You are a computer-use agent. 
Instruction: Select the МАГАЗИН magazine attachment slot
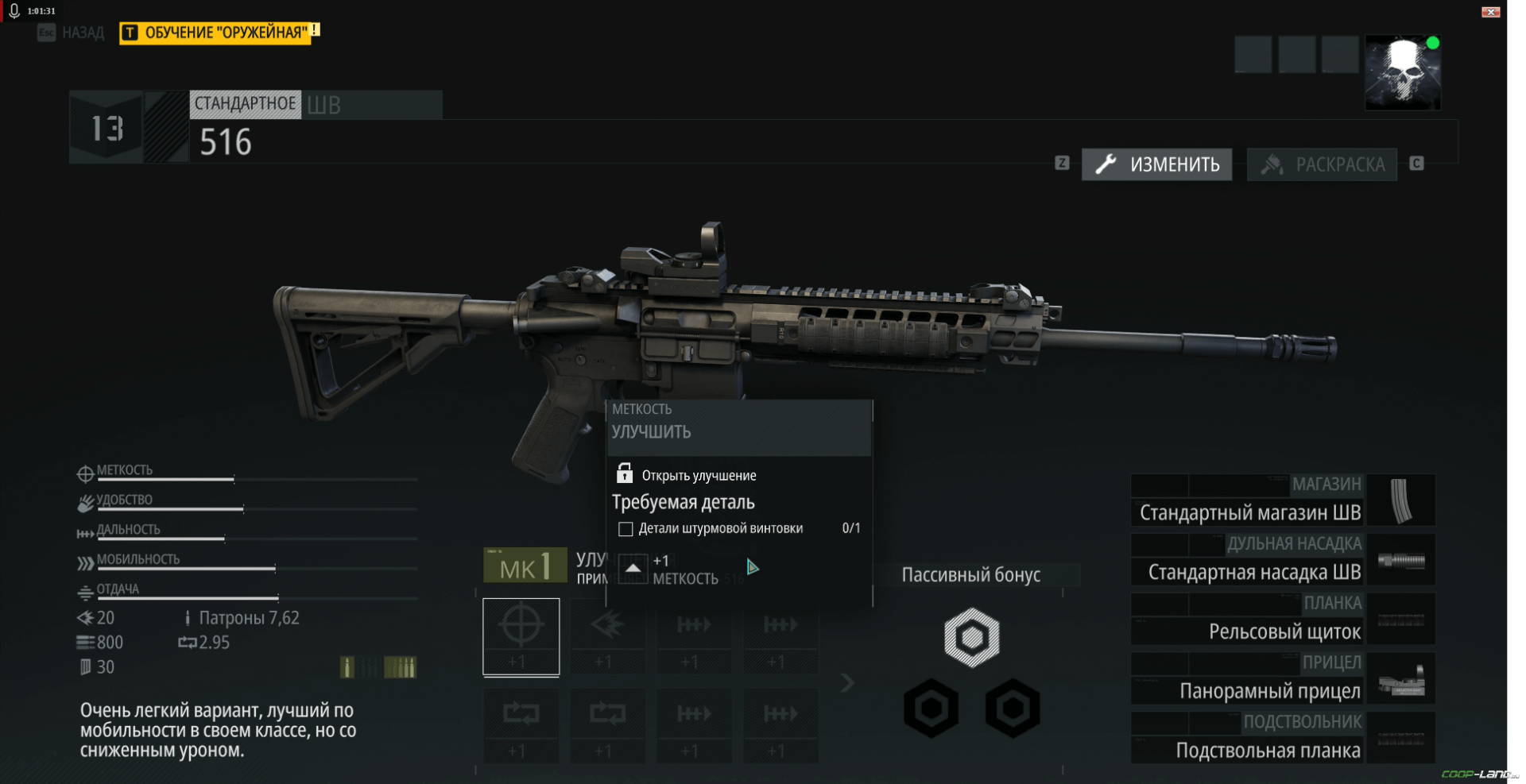point(1283,500)
